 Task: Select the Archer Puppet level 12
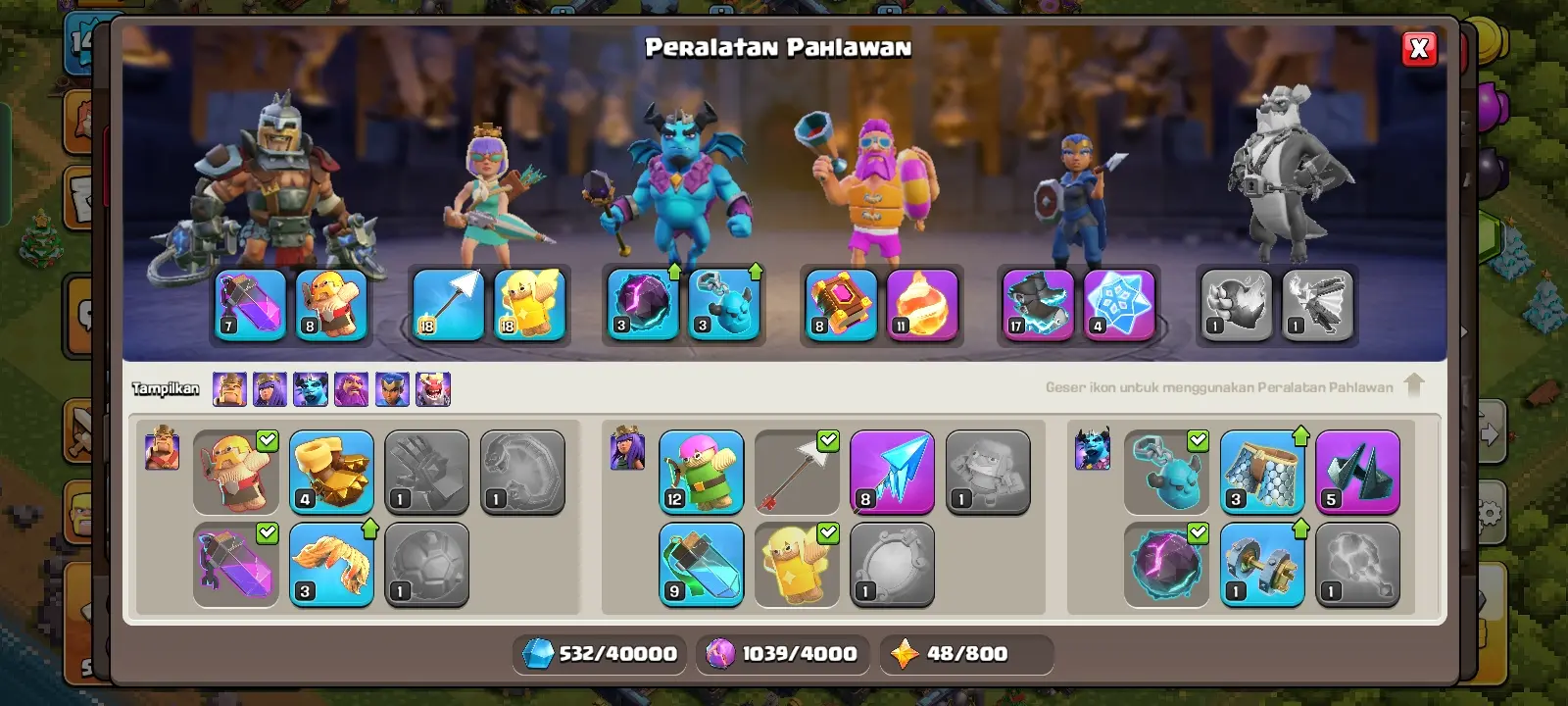coord(701,472)
